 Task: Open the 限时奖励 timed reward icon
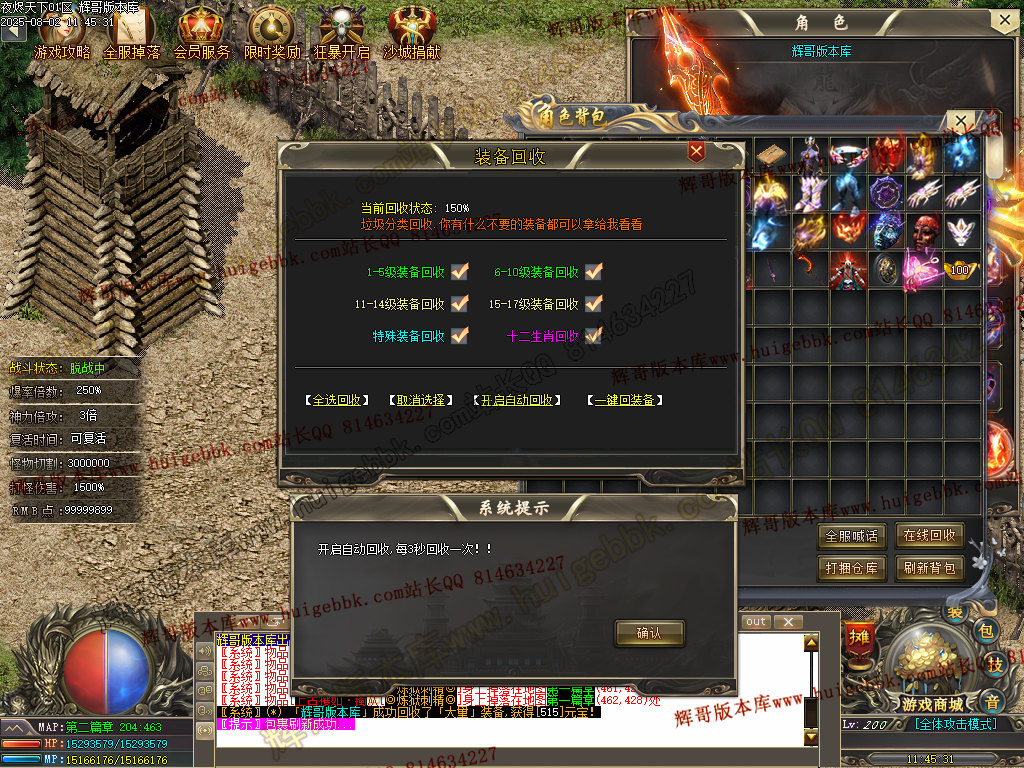pos(271,31)
